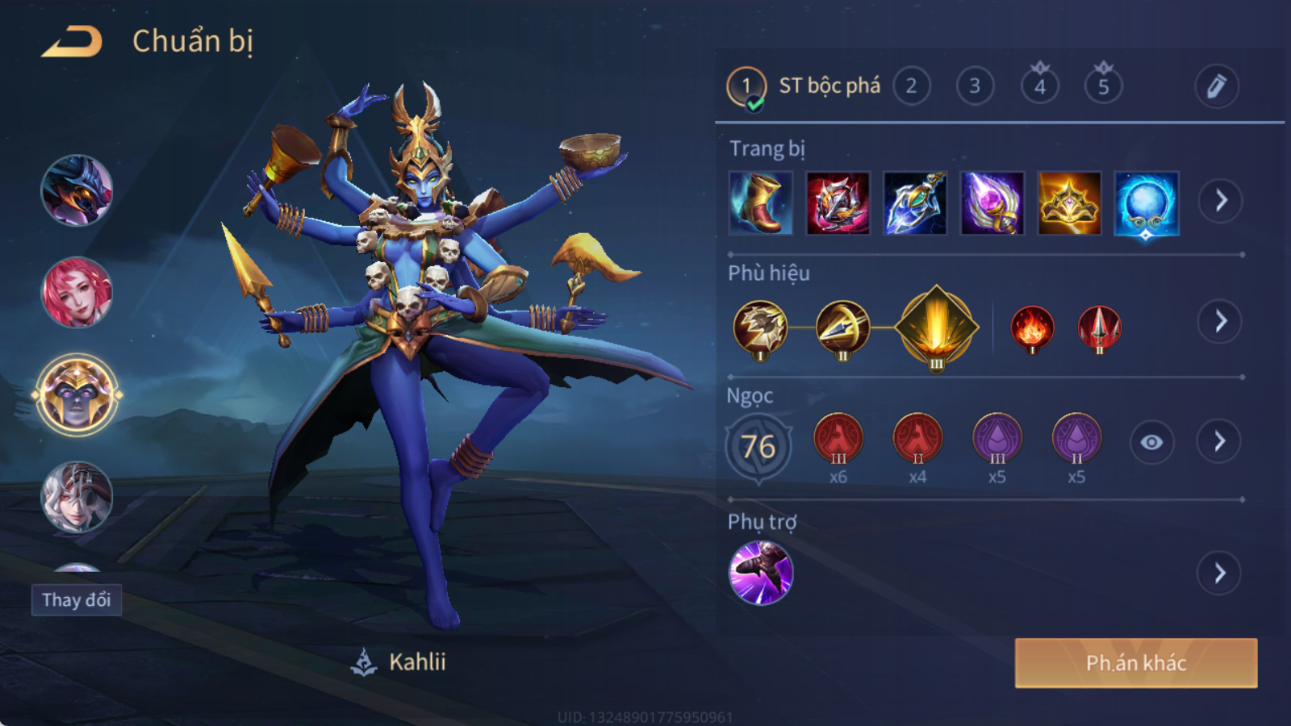Open the Ngọc rune page arrow
Viewport: 1291px width, 726px height.
[1219, 441]
